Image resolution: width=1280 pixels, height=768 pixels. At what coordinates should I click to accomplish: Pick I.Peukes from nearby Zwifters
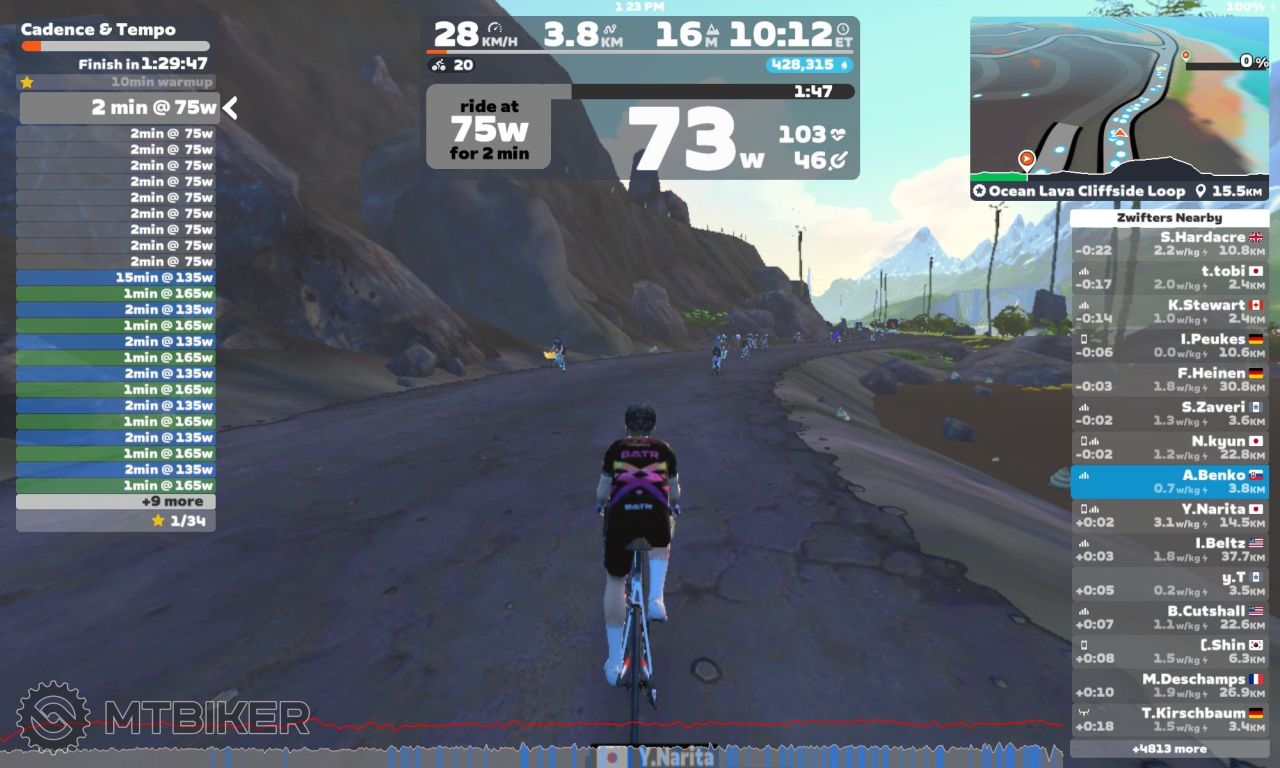point(1169,346)
